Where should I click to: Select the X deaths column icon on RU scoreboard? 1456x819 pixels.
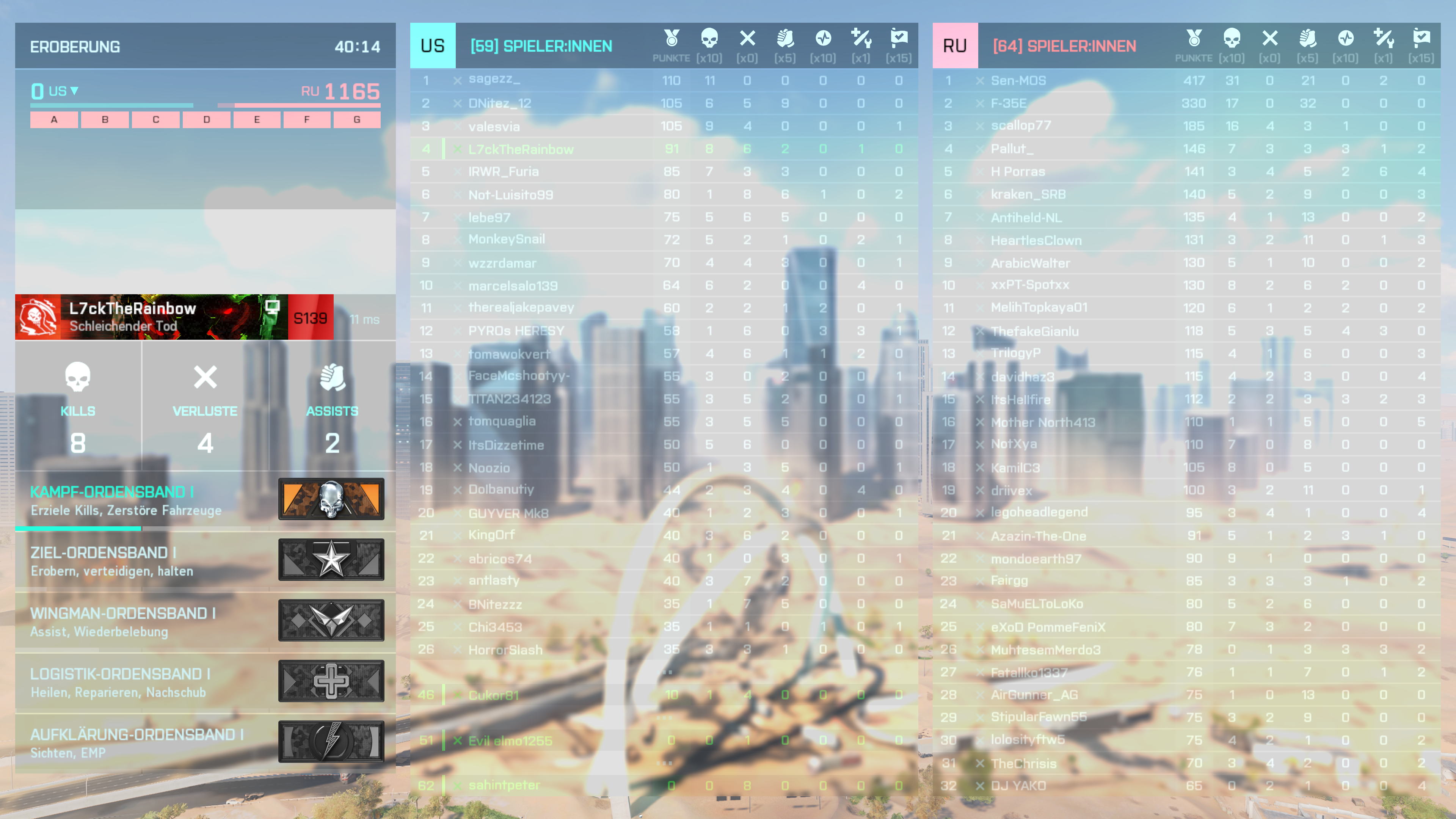click(x=1270, y=38)
